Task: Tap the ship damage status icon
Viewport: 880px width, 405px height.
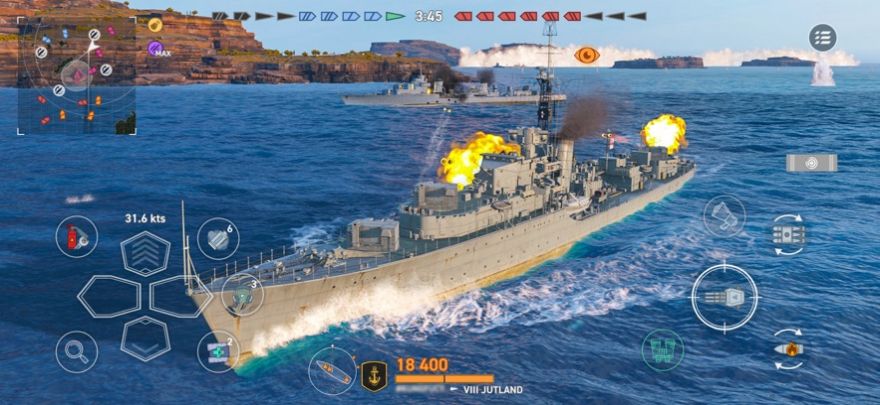Action: [x=332, y=371]
